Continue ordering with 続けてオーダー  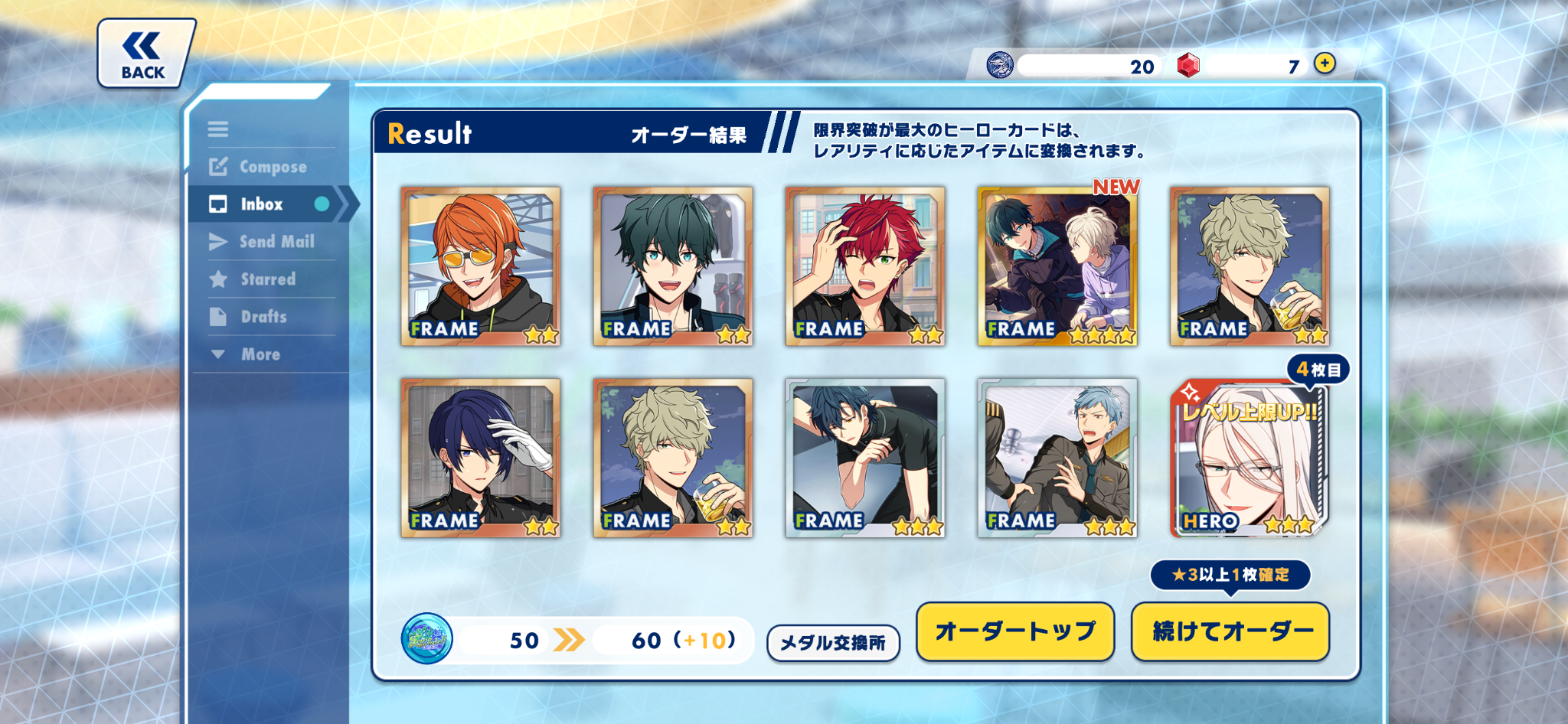click(1230, 631)
